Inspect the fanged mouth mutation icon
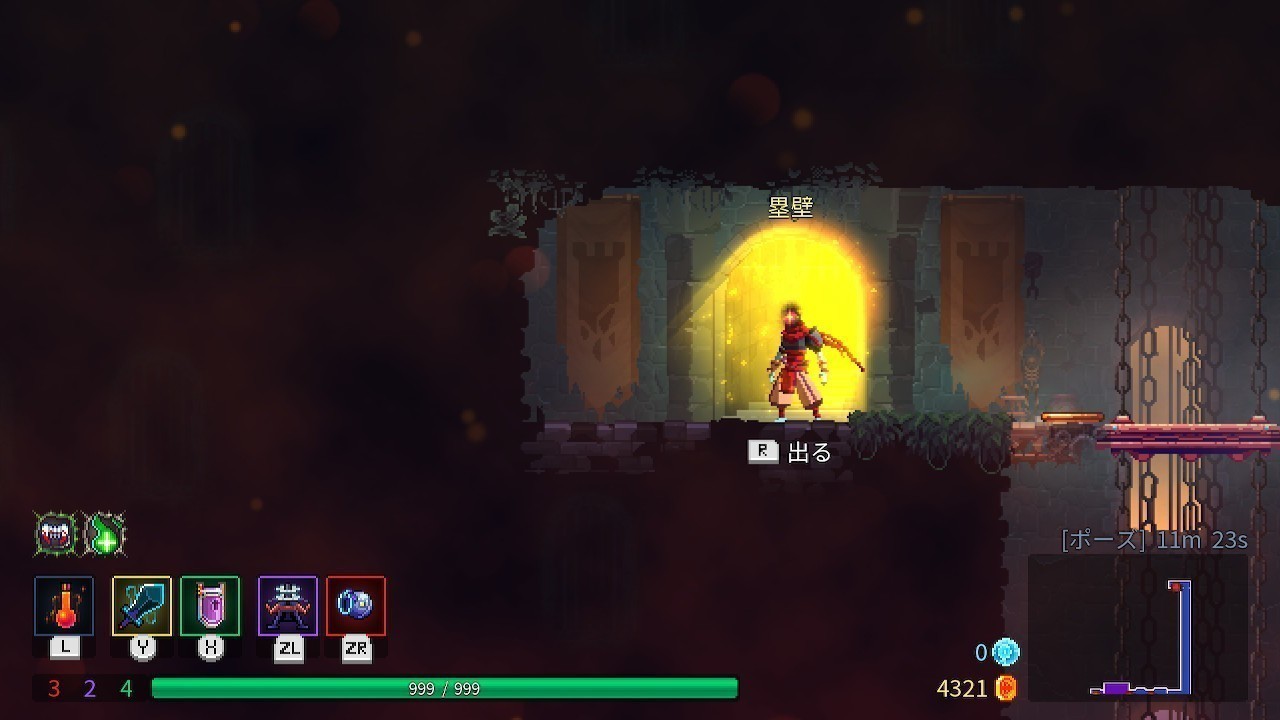 pos(56,535)
